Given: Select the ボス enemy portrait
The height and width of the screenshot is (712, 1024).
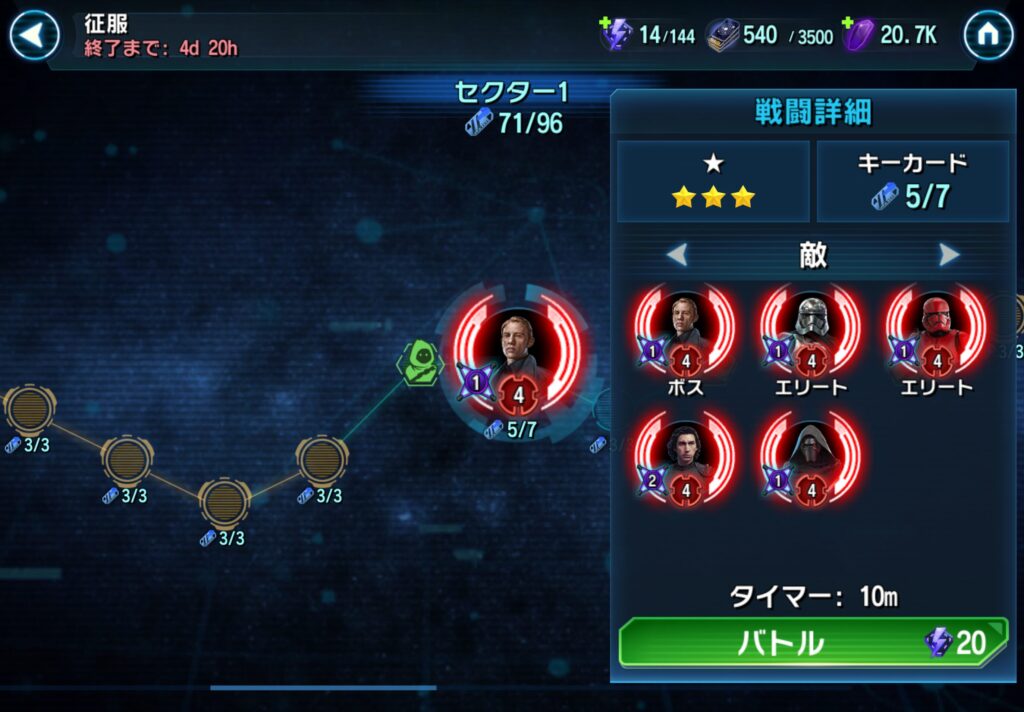Looking at the screenshot, I should (685, 328).
